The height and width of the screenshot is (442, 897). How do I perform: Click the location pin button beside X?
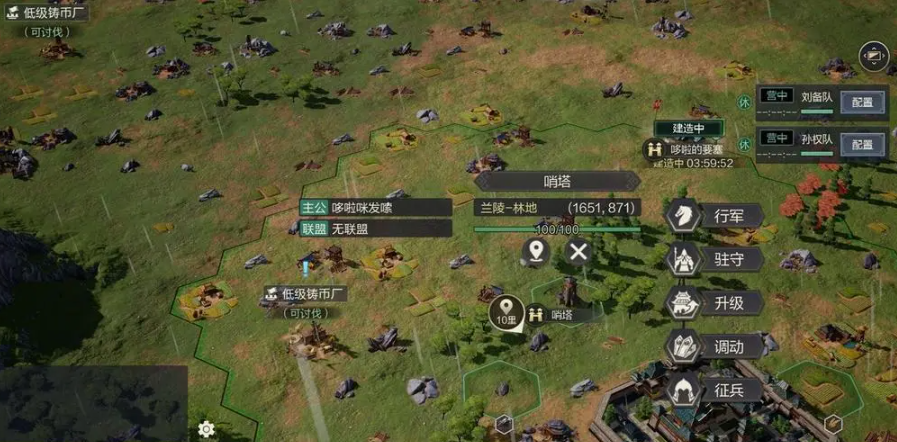pos(537,251)
